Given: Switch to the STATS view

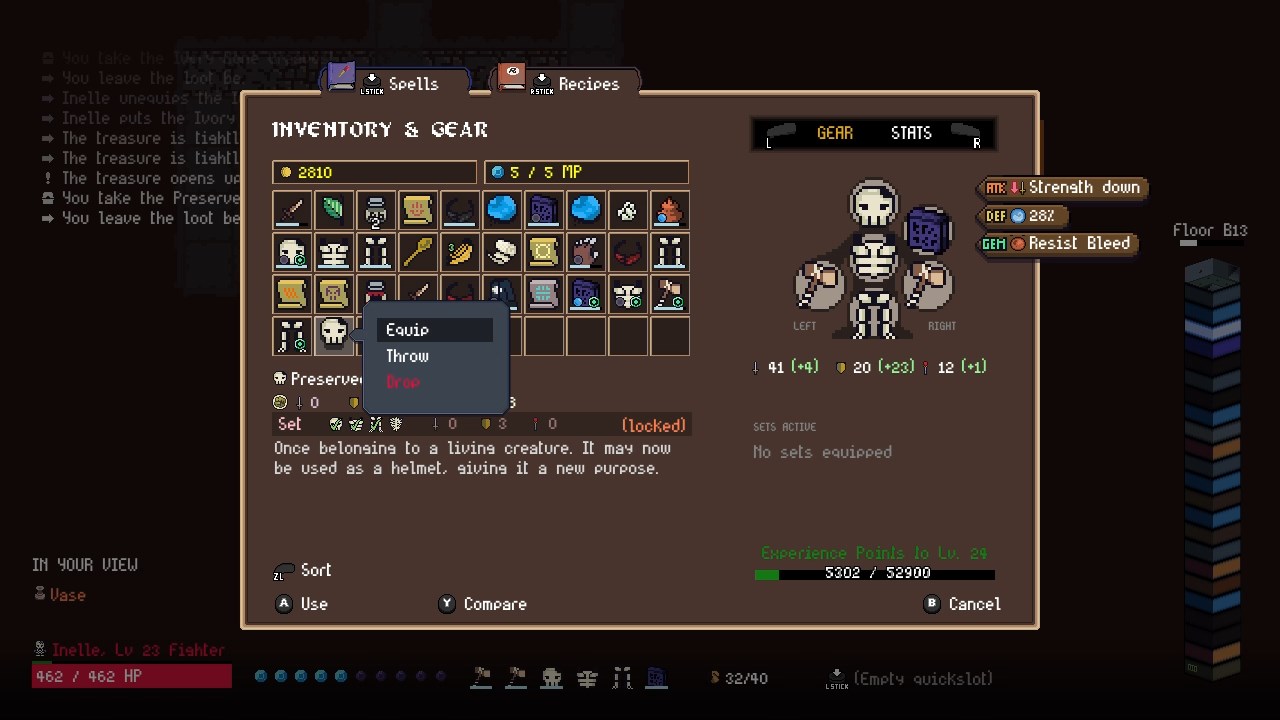Looking at the screenshot, I should [x=910, y=132].
